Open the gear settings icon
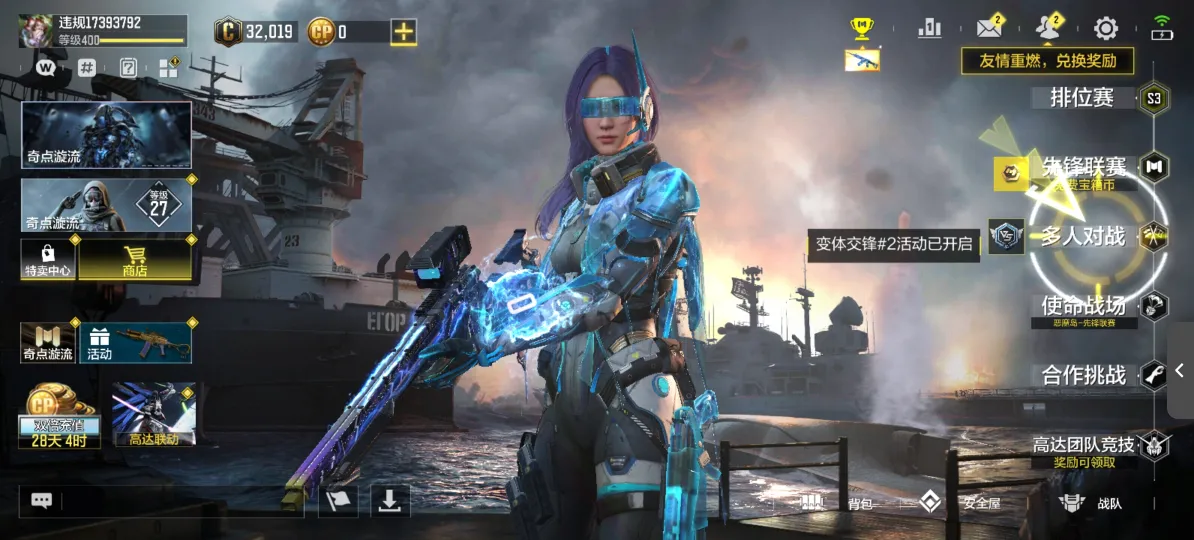Viewport: 1194px width, 540px height. [x=1105, y=28]
